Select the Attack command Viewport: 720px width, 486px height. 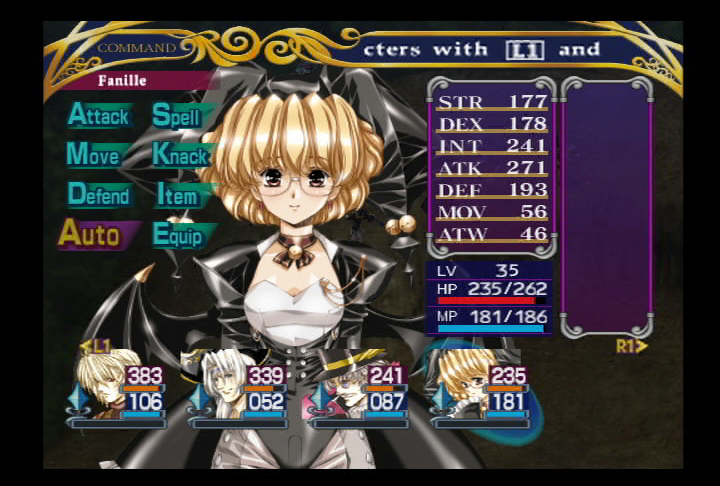point(98,116)
